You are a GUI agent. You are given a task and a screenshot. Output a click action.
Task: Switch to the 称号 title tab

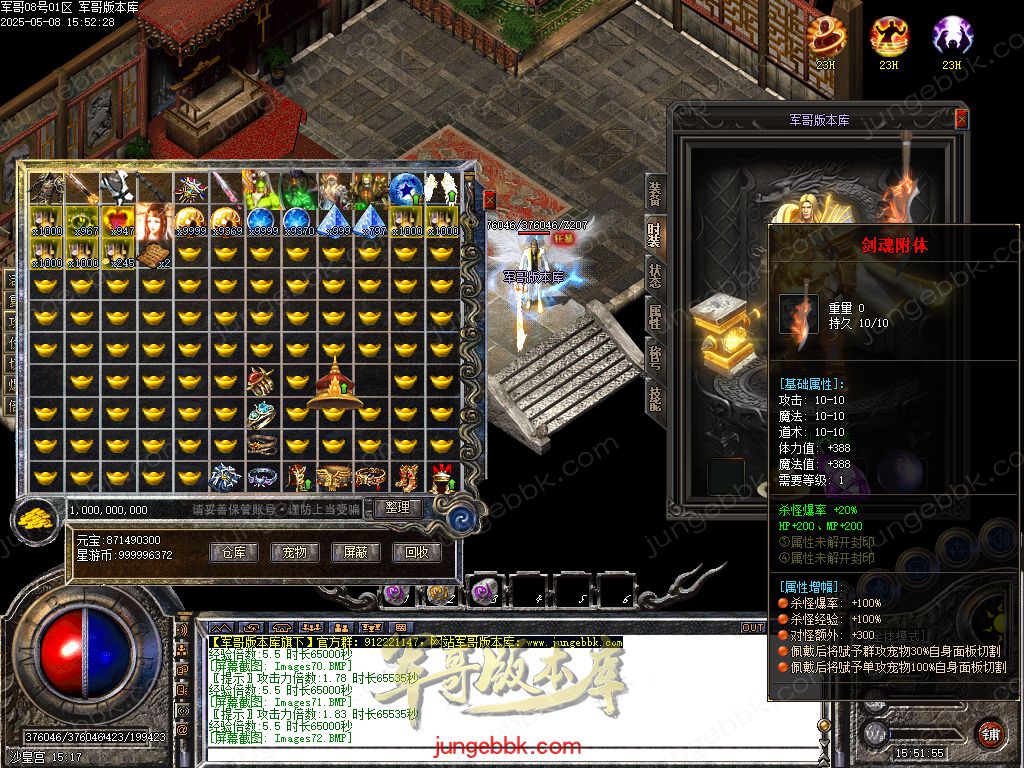click(654, 356)
